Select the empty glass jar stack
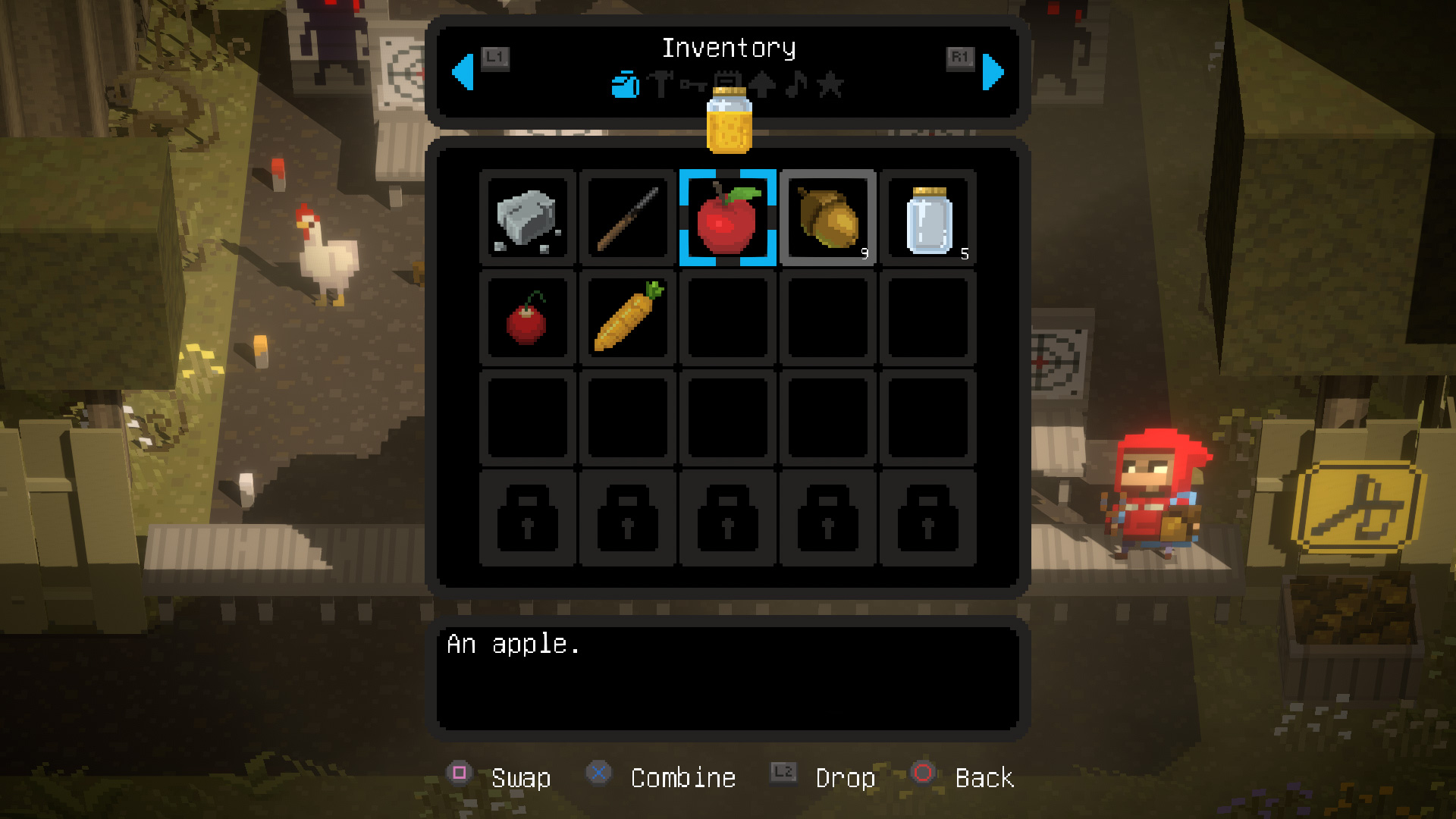1456x819 pixels. [928, 218]
